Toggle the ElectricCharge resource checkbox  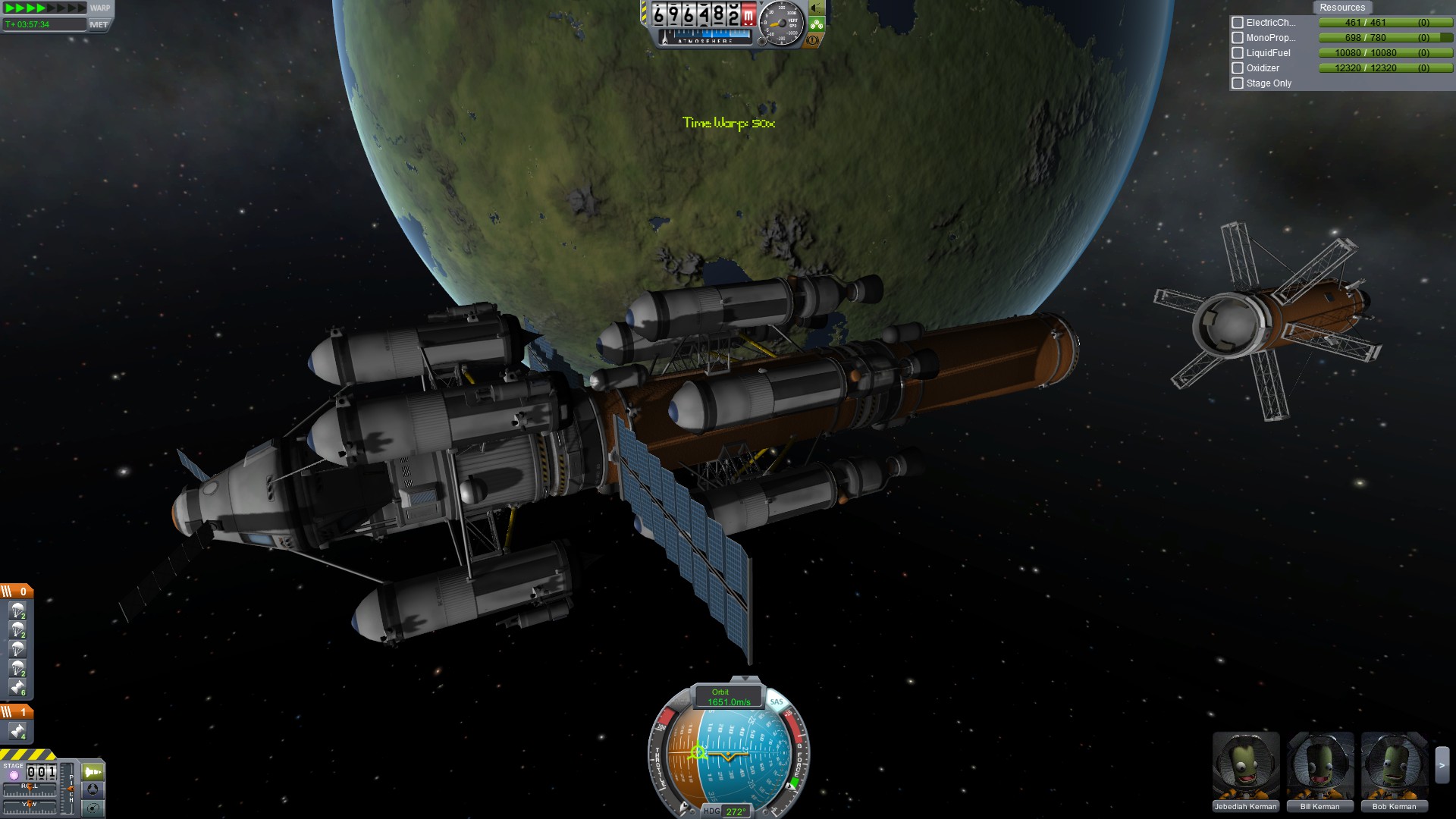coord(1238,23)
